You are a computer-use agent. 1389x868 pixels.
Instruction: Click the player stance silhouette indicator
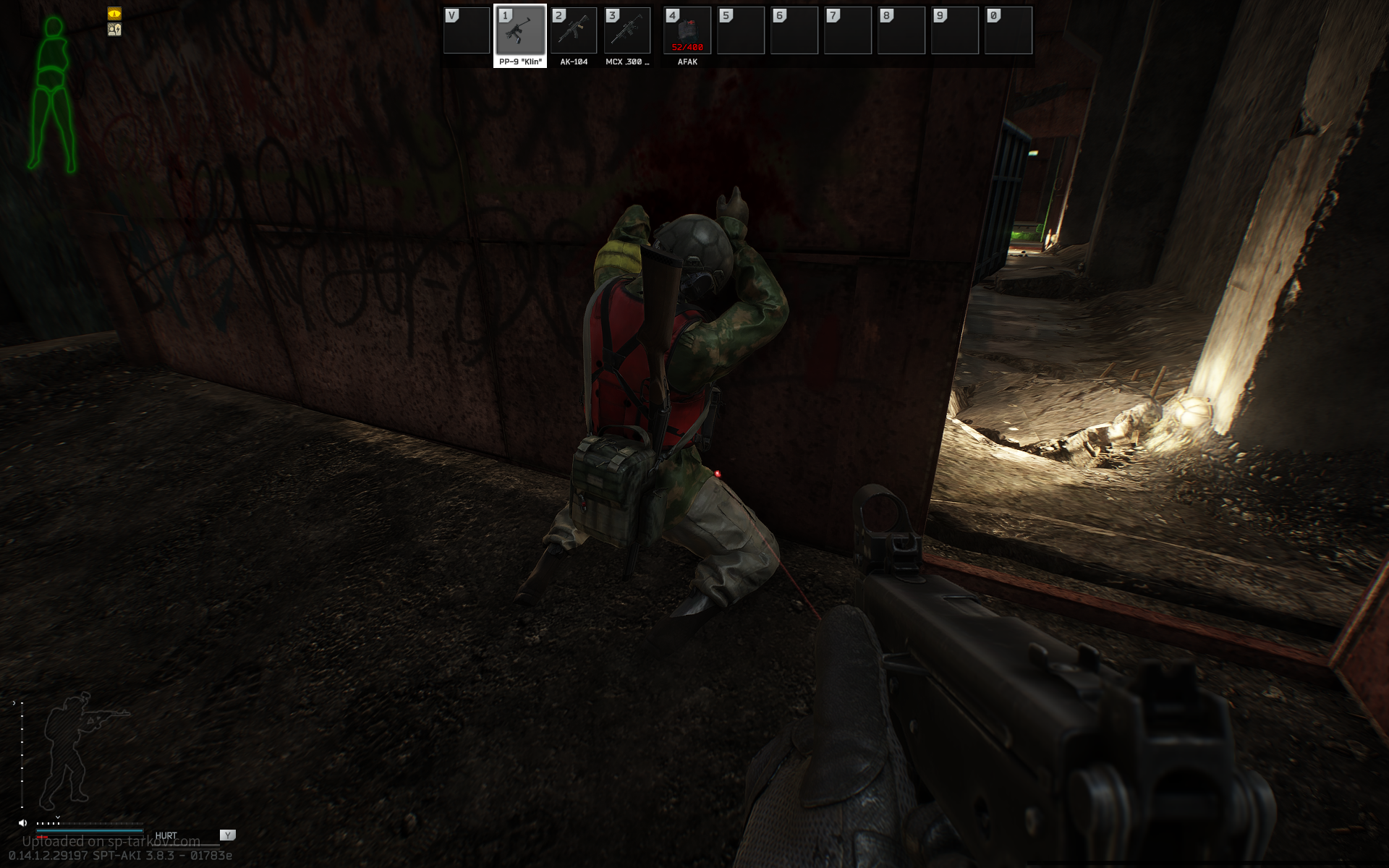click(72, 749)
